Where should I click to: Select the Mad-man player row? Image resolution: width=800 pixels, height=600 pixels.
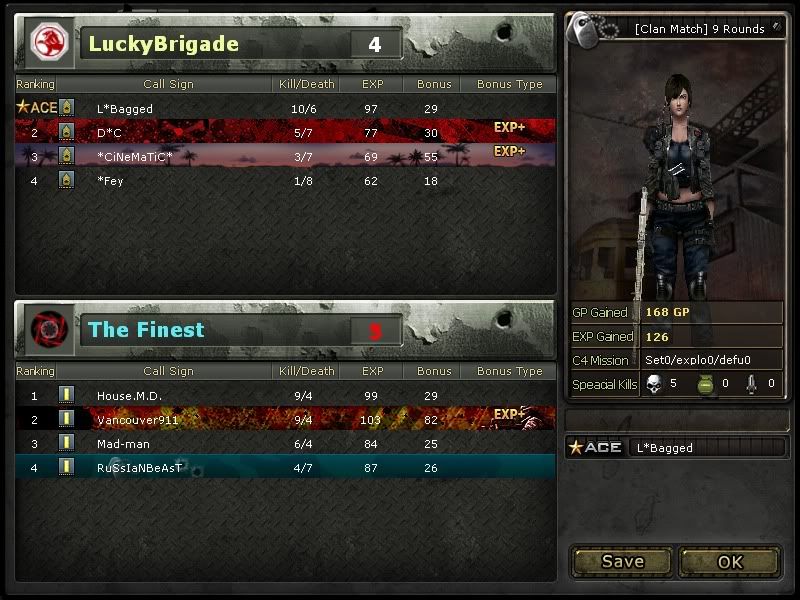[285, 443]
